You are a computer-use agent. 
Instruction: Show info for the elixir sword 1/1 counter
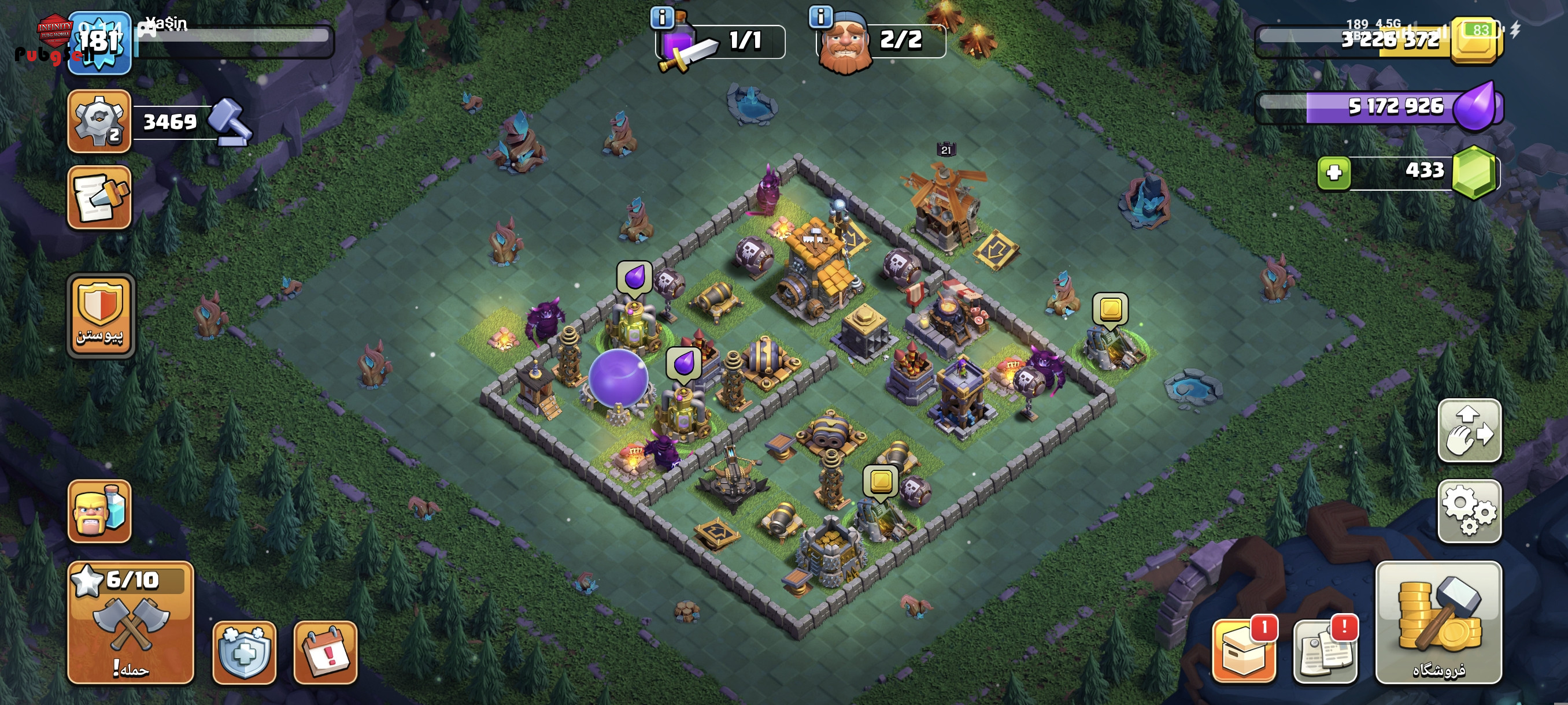pos(661,17)
